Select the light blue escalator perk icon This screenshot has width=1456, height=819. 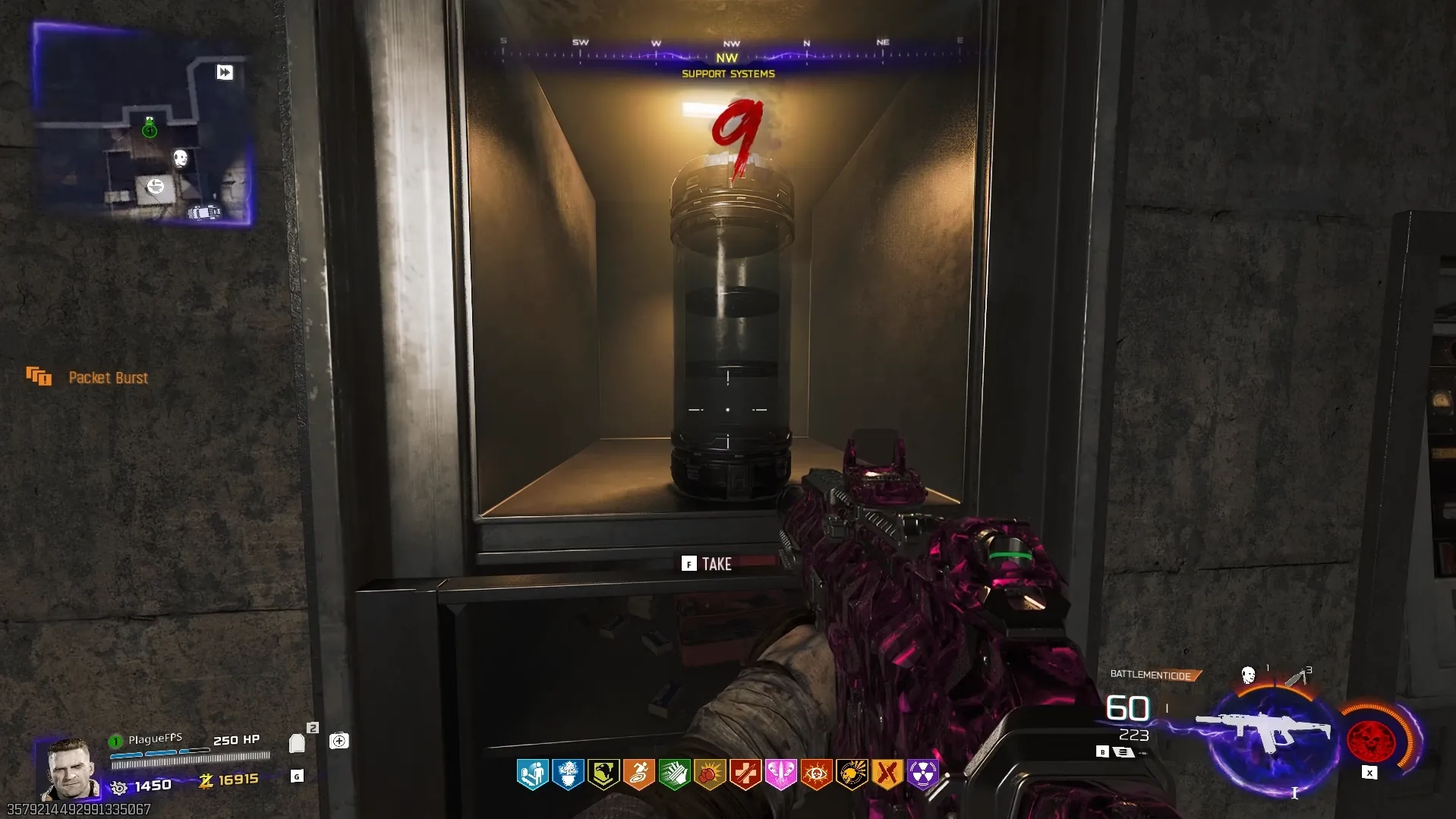coord(532,774)
